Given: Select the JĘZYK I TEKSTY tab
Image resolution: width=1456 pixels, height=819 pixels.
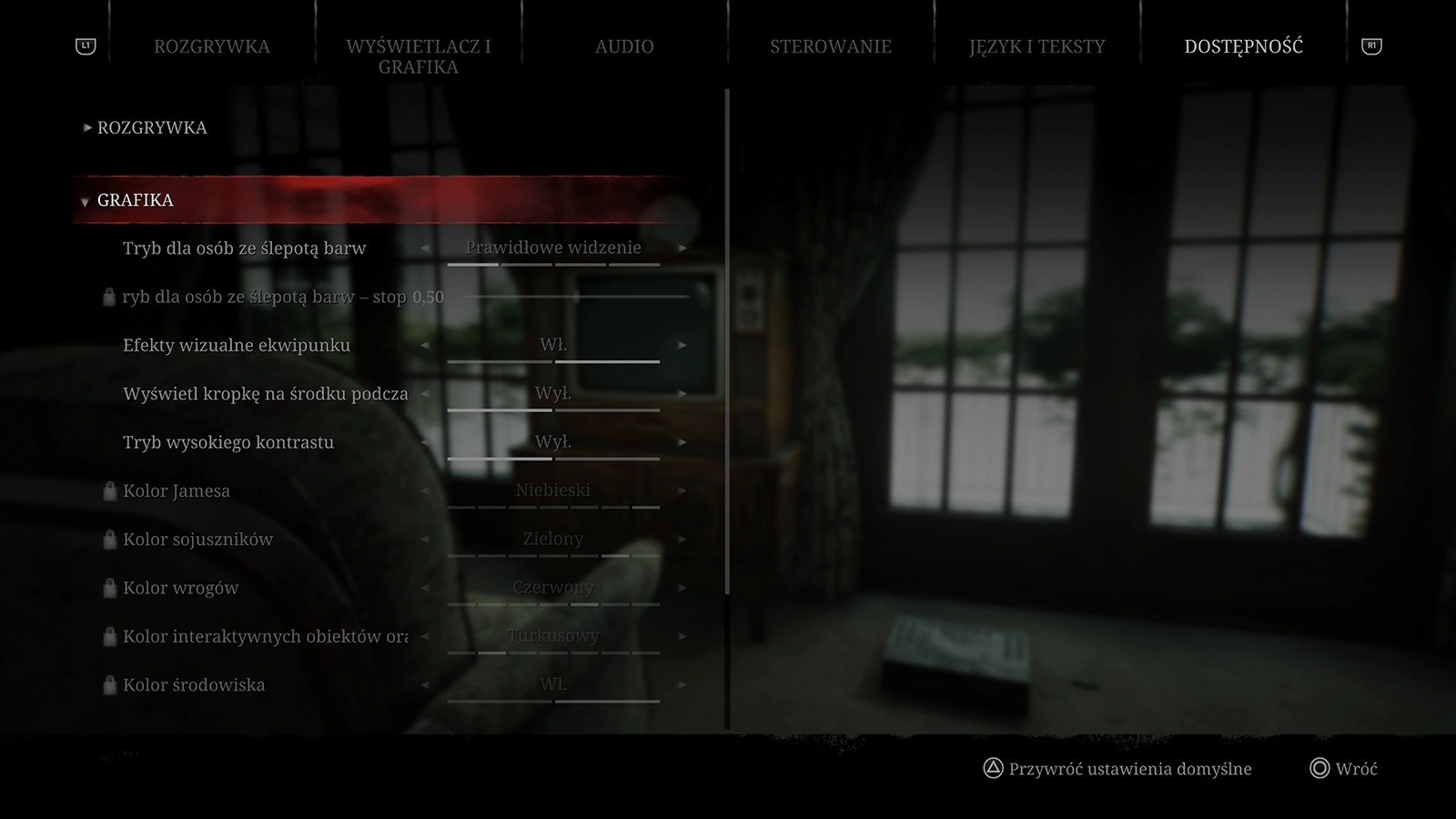Looking at the screenshot, I should pyautogui.click(x=1036, y=46).
